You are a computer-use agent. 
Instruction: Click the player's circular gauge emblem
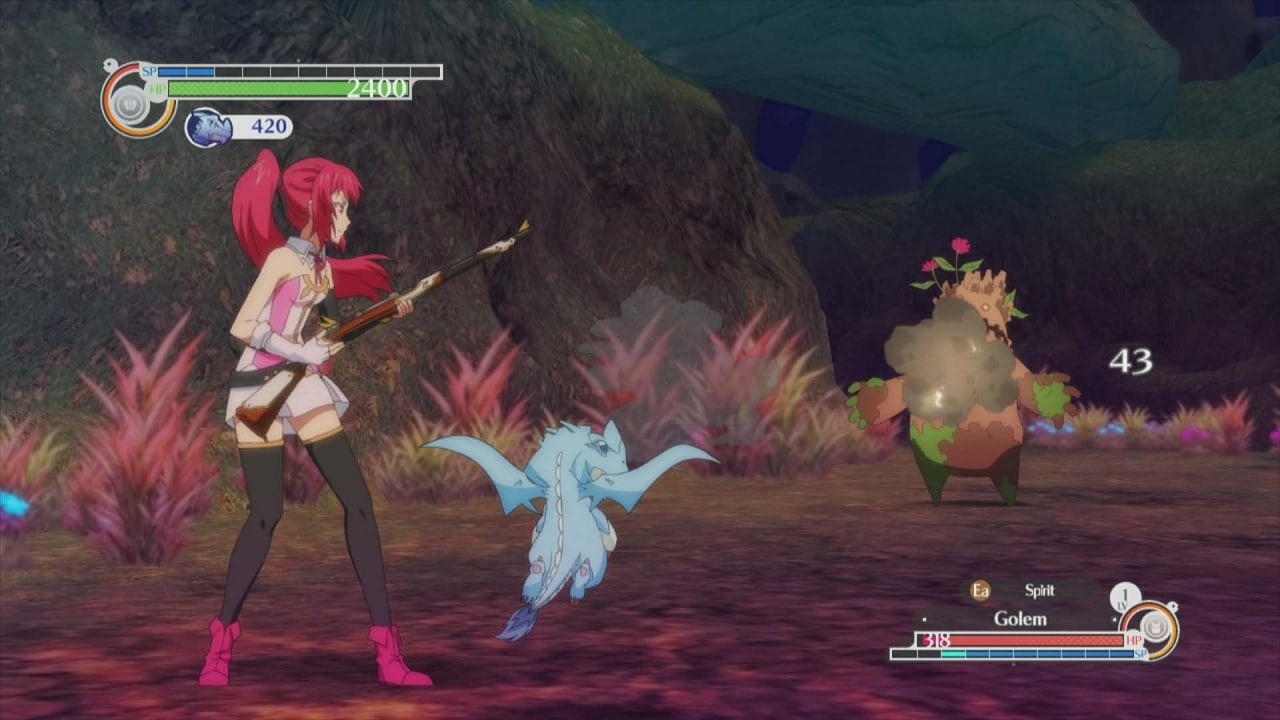(131, 102)
